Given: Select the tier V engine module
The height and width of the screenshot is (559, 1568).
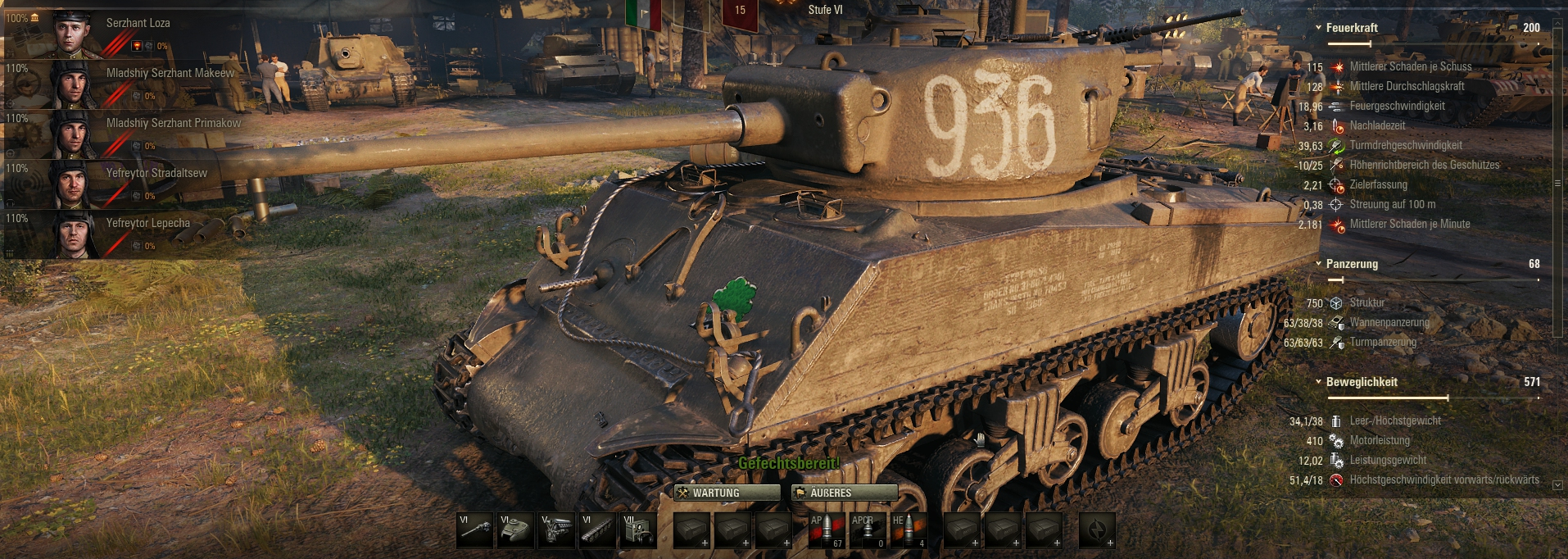Looking at the screenshot, I should click(x=557, y=530).
